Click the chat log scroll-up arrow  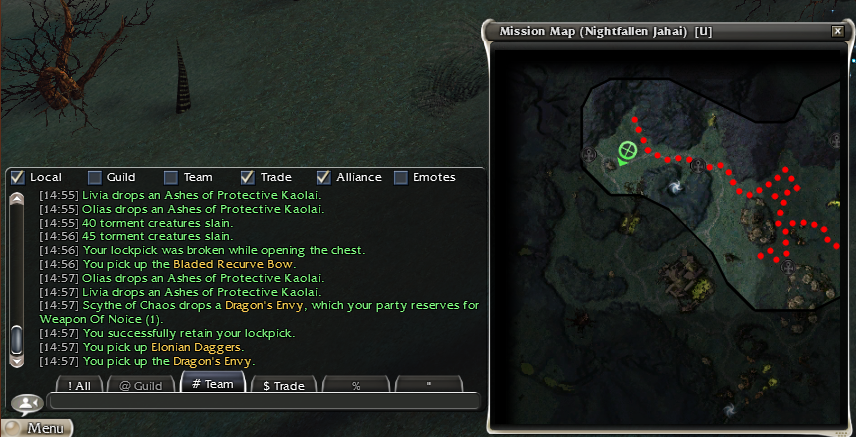pyautogui.click(x=16, y=198)
